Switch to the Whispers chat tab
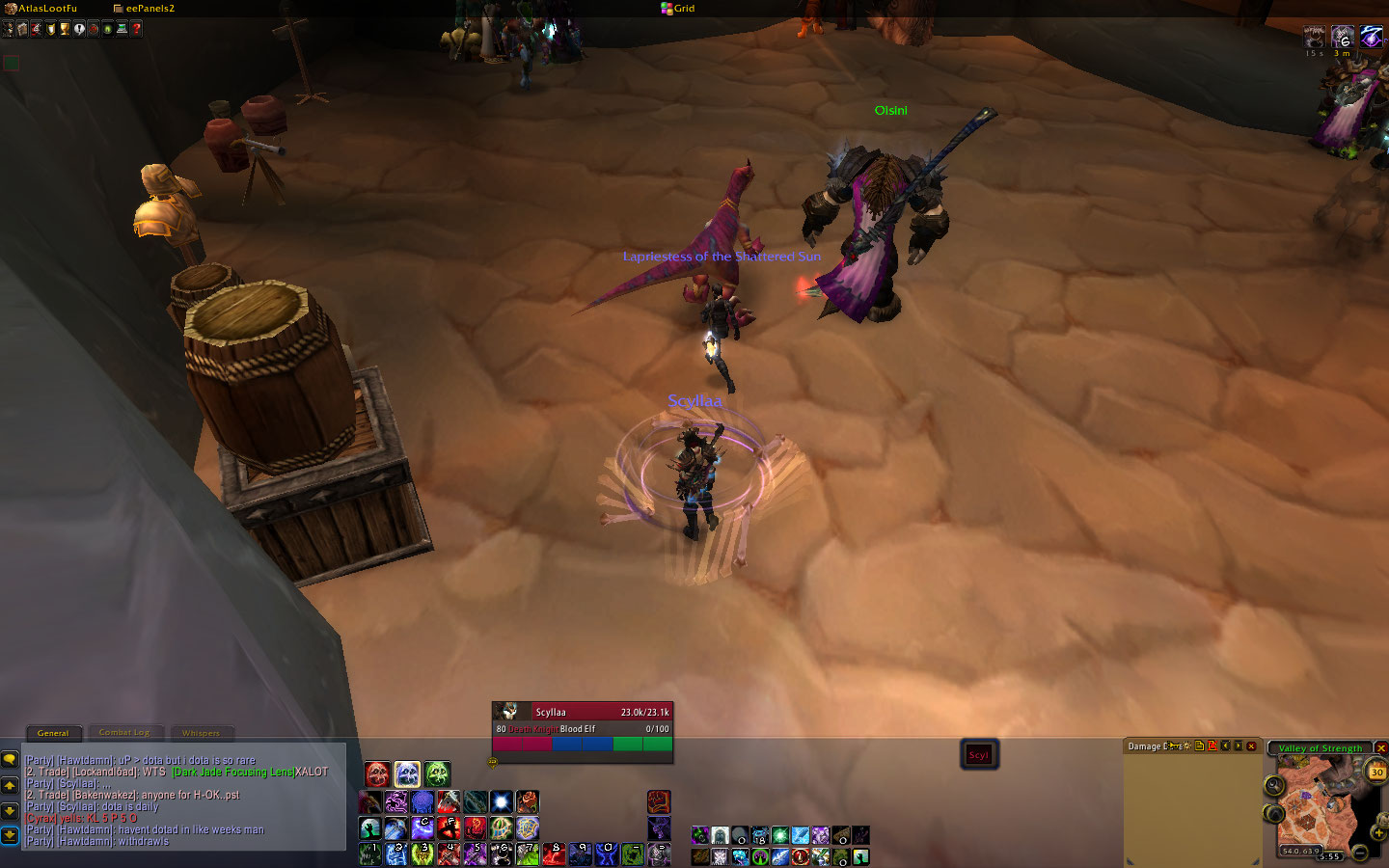Screen dimensions: 1389x868 click(x=201, y=733)
